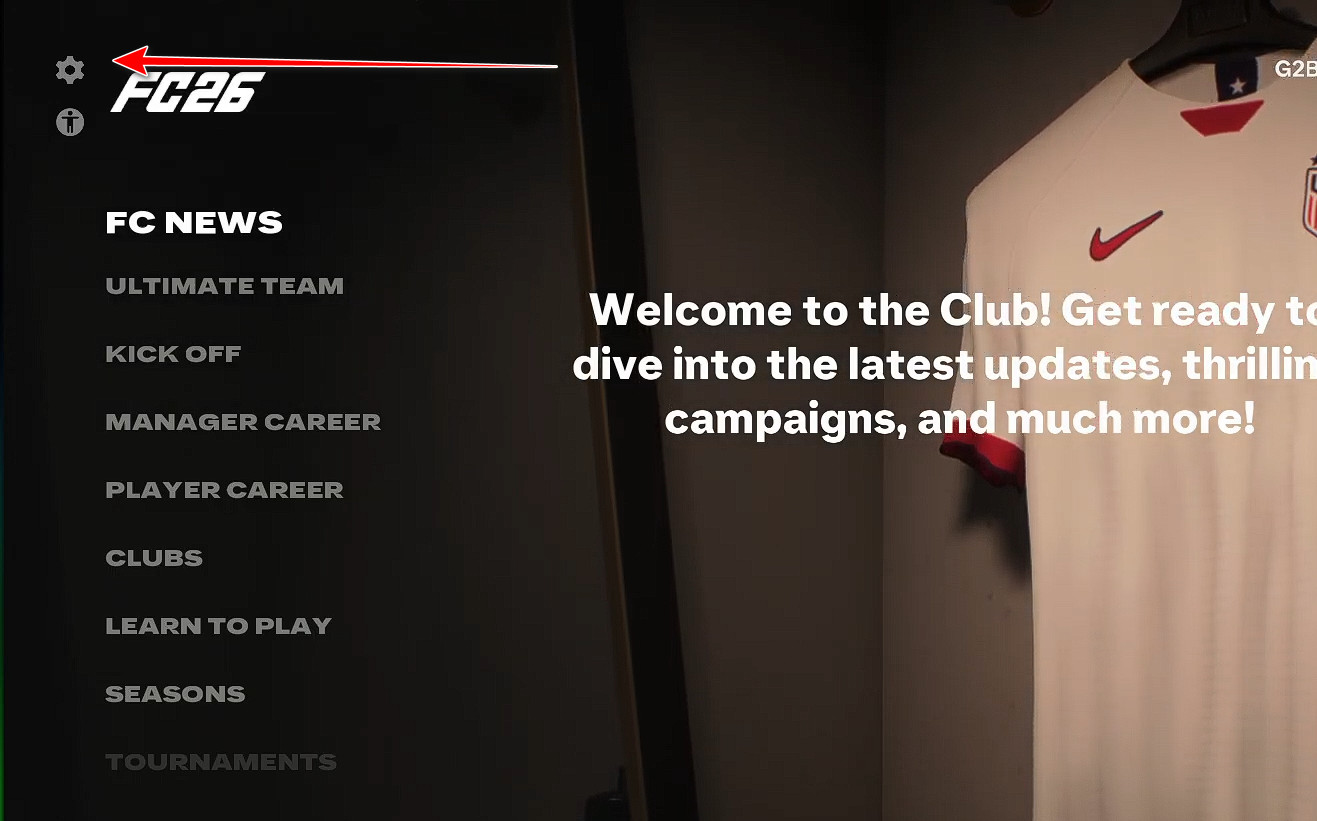Viewport: 1317px width, 821px height.
Task: Open the SEASONS game mode
Action: pyautogui.click(x=175, y=693)
